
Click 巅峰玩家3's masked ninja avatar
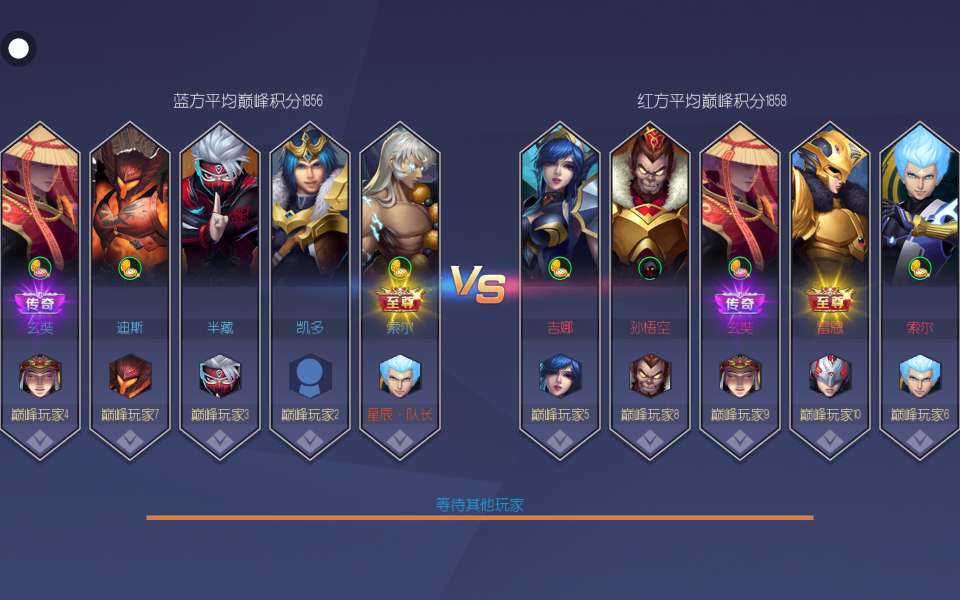point(220,376)
